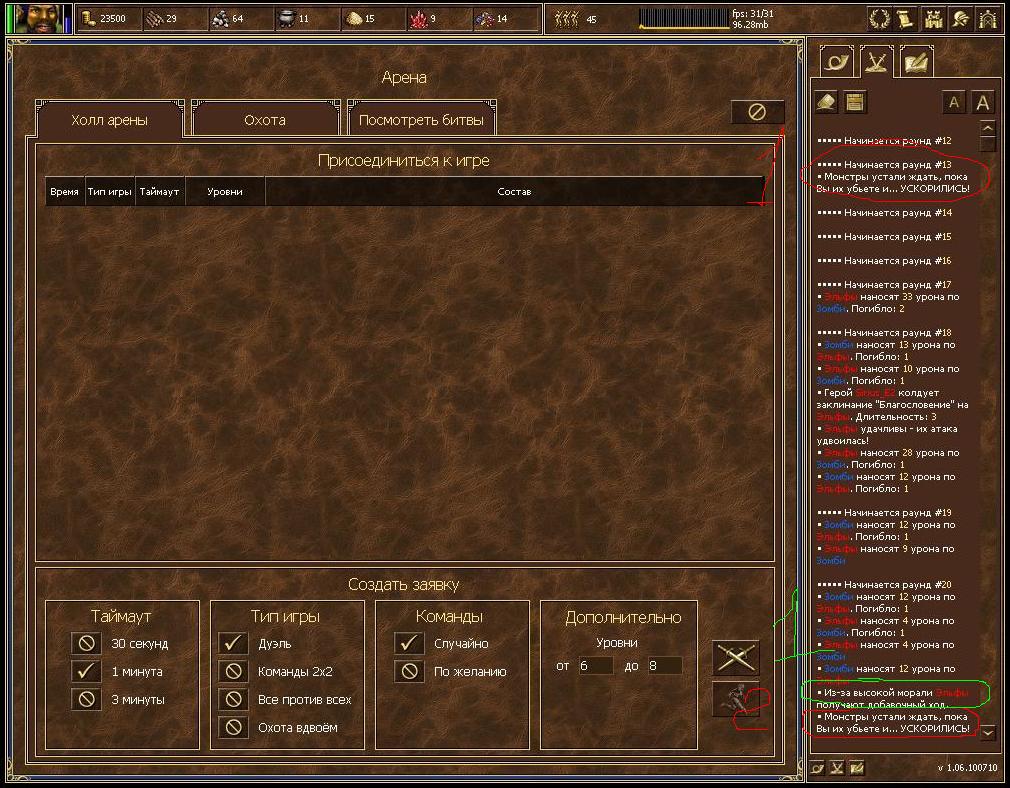Switch to the Охота tab
The width and height of the screenshot is (1010, 788).
click(265, 120)
